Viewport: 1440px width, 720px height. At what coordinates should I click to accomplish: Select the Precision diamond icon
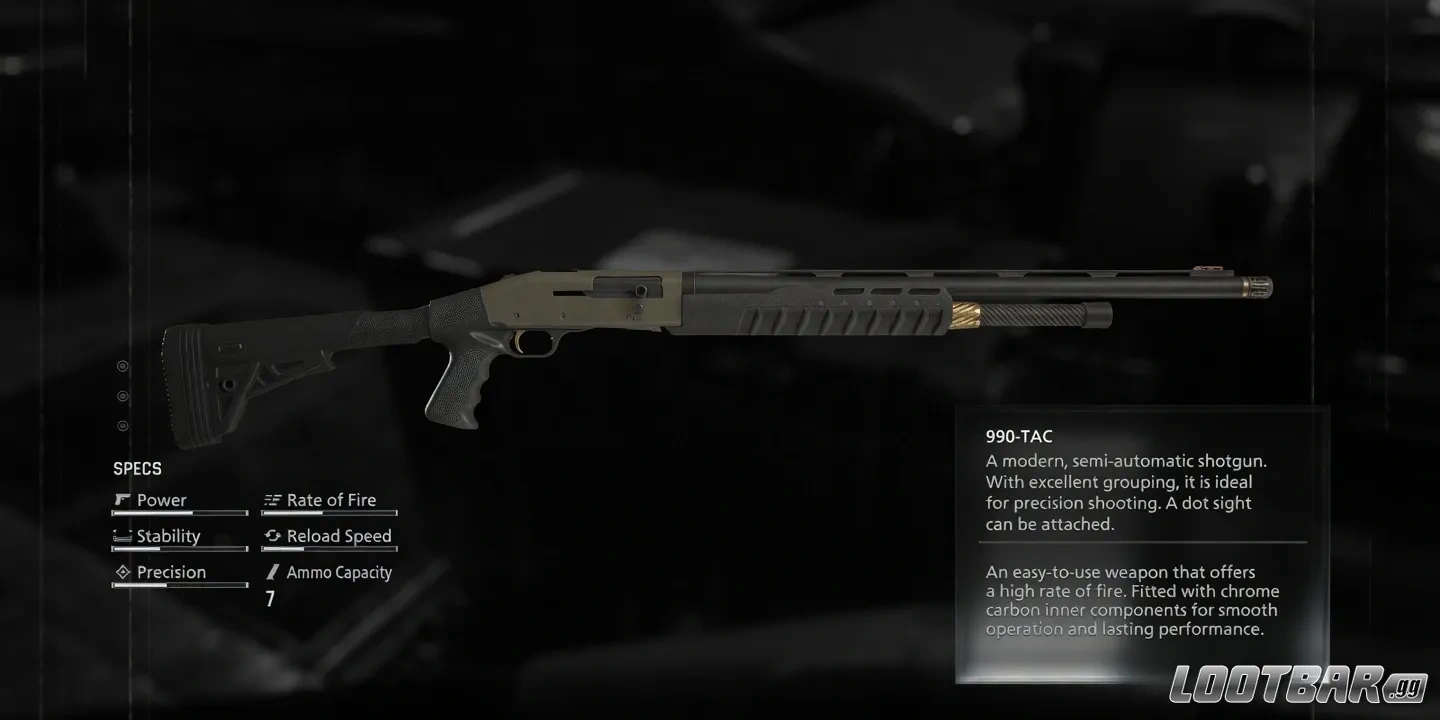coord(123,571)
